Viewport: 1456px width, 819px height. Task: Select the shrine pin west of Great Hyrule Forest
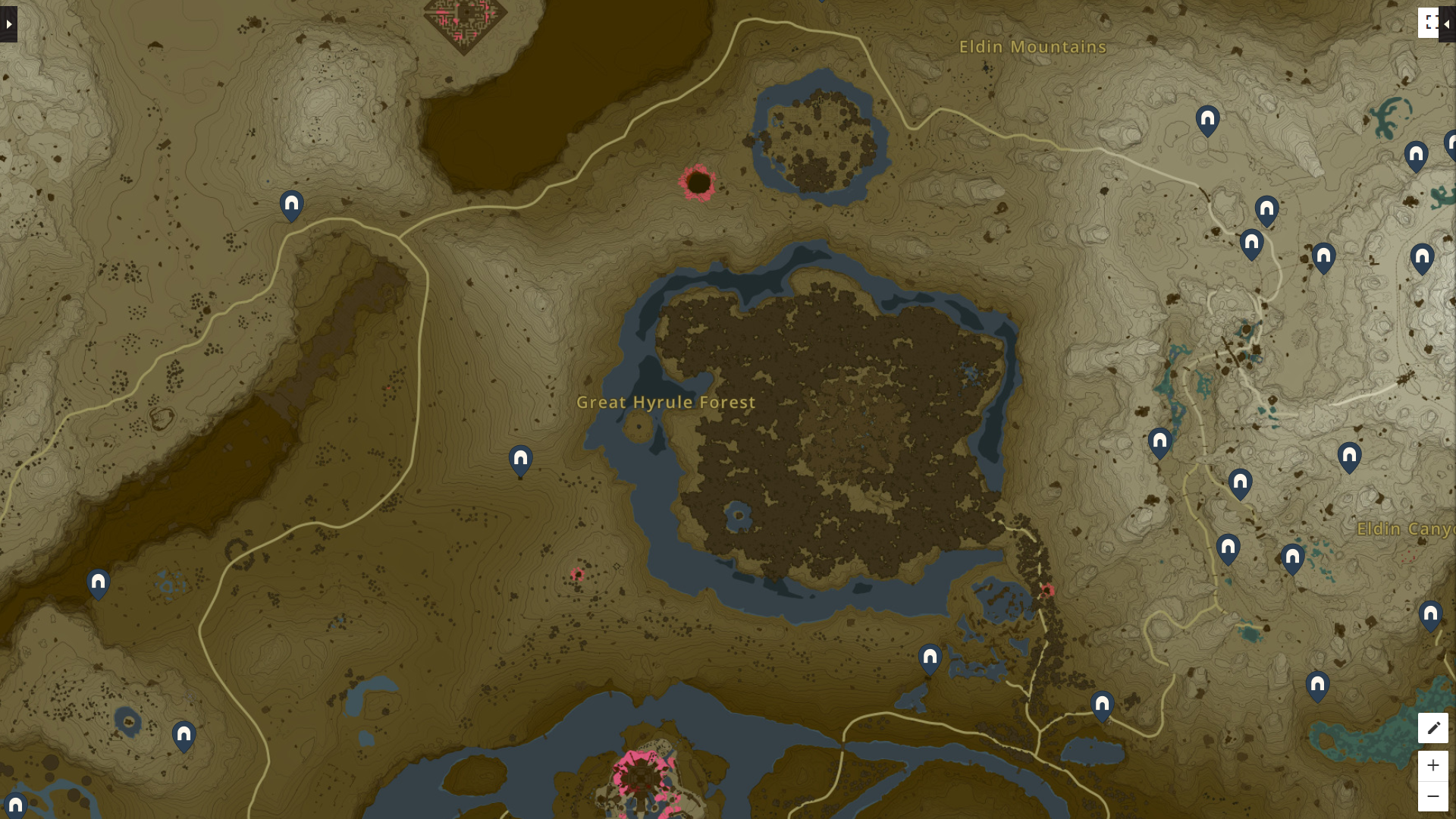coord(519,458)
